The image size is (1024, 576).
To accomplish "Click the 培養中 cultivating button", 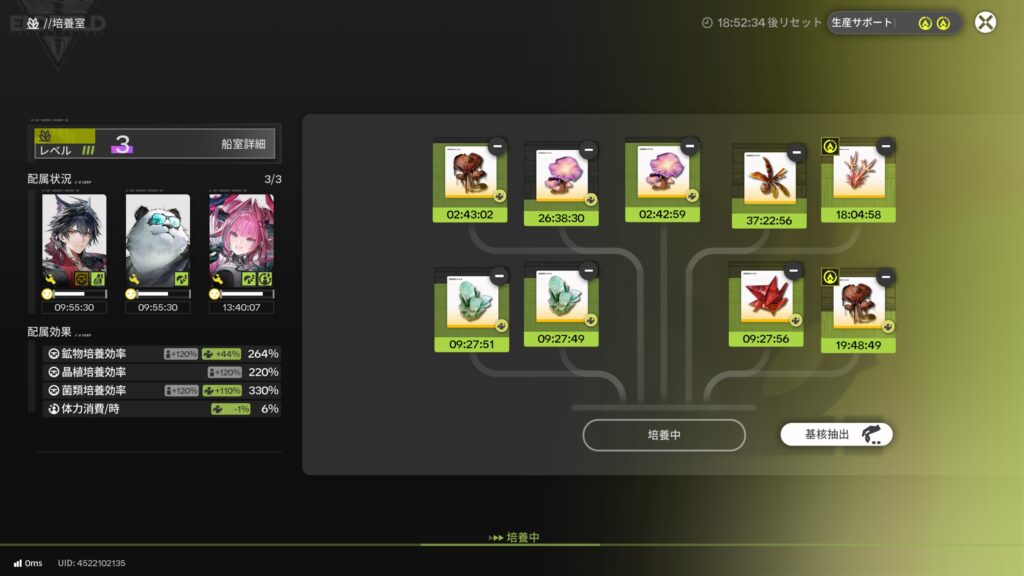I will 664,435.
